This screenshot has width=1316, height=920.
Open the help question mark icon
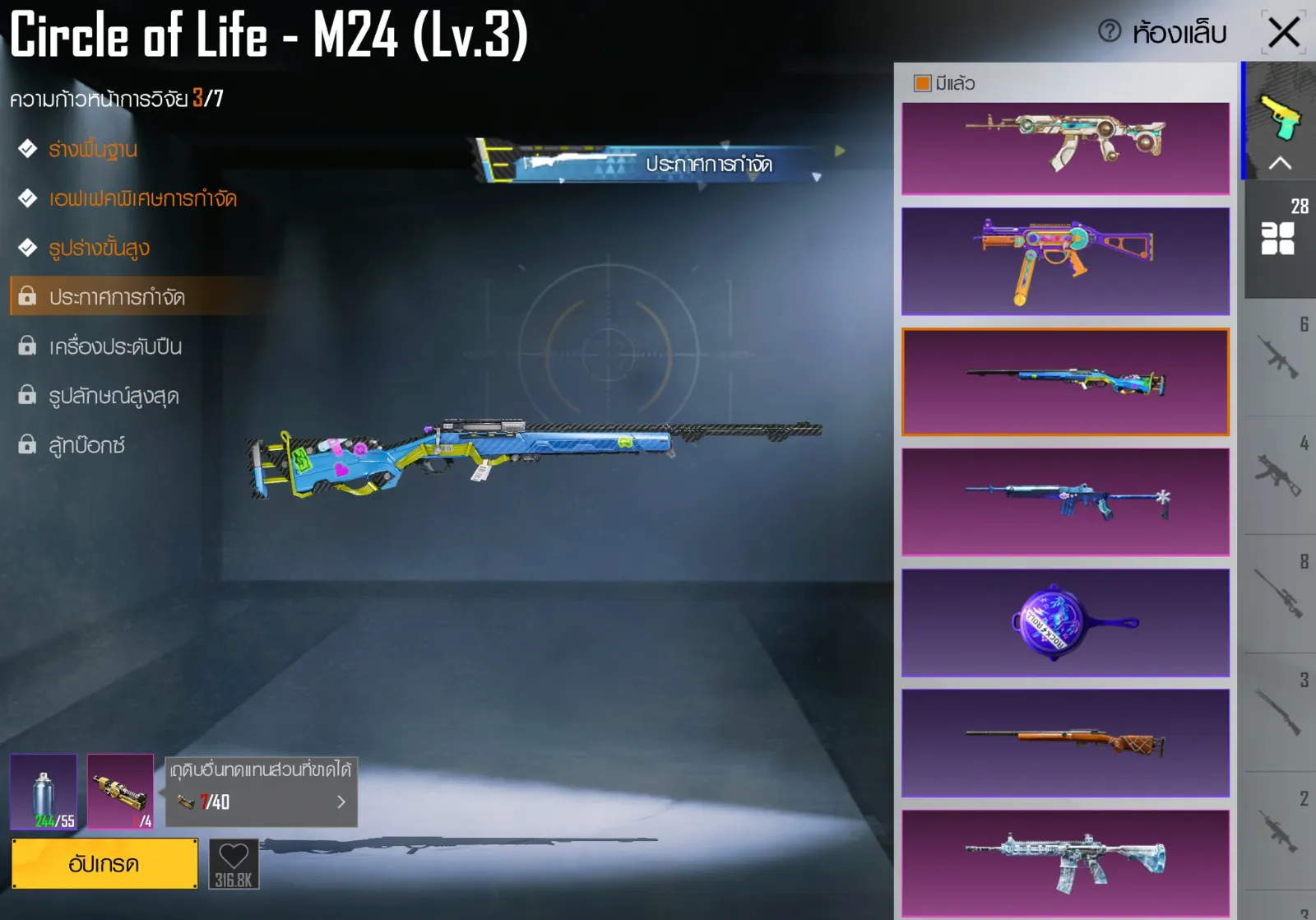pyautogui.click(x=1110, y=32)
